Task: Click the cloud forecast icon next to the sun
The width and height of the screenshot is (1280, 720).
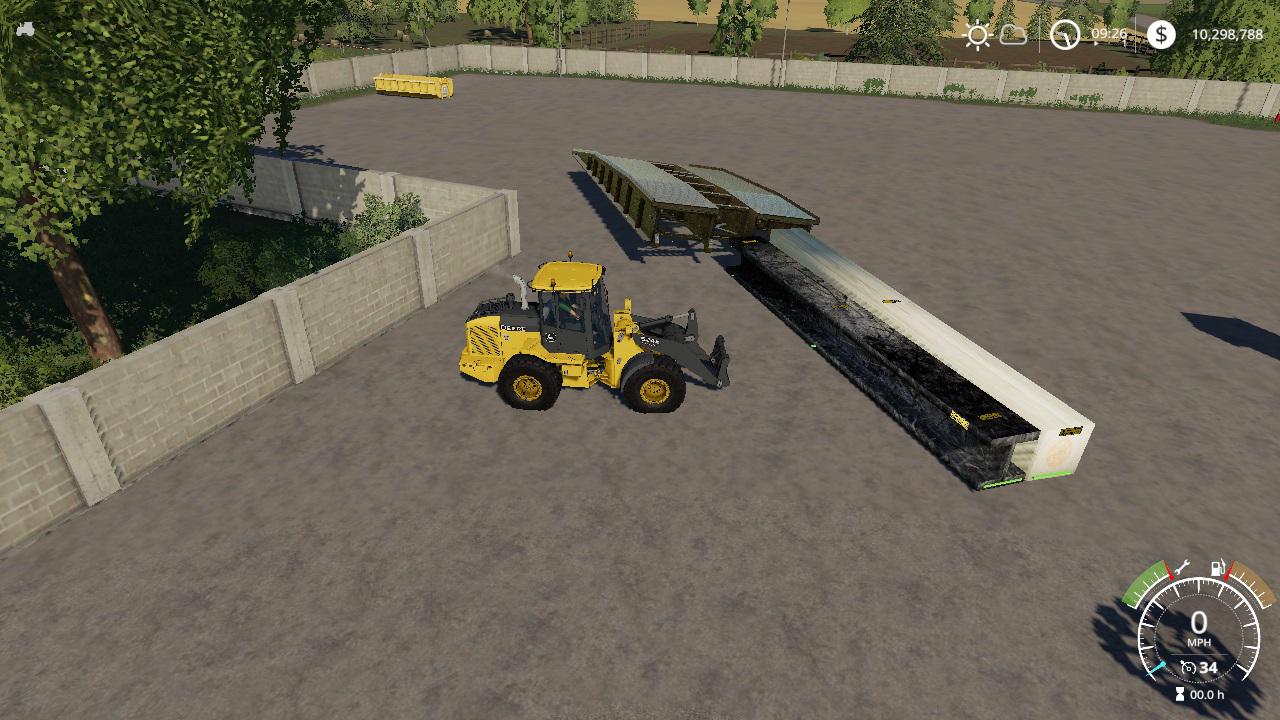Action: 1014,33
